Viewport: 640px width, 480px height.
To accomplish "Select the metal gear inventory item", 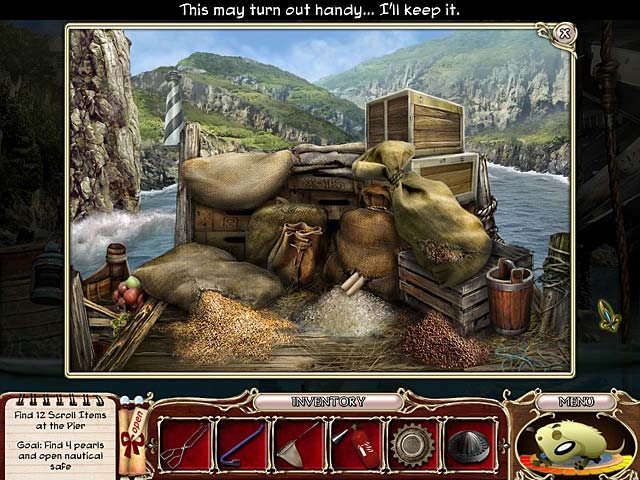I will tap(412, 442).
